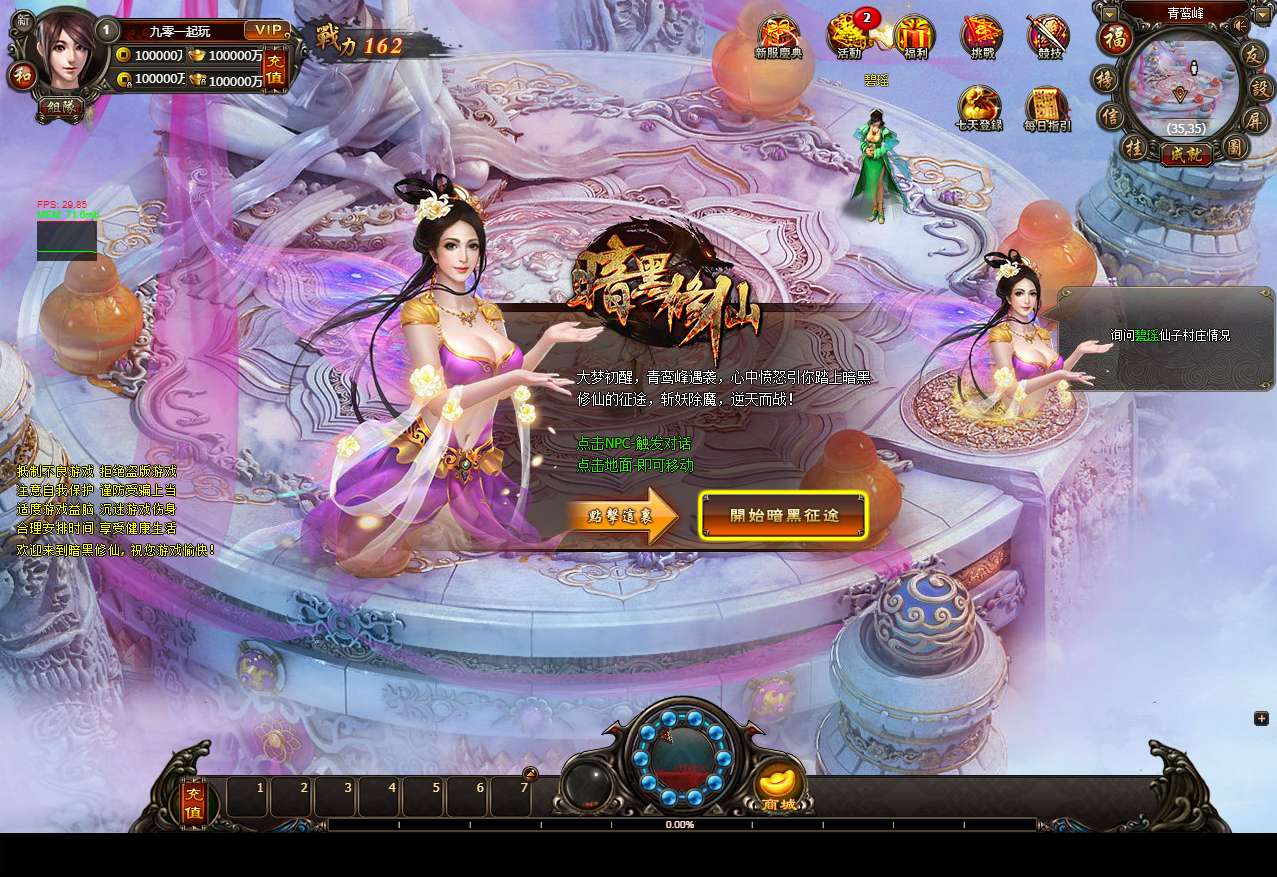This screenshot has height=877, width=1277.
Task: Open the 友 friends button
Action: click(x=1254, y=54)
